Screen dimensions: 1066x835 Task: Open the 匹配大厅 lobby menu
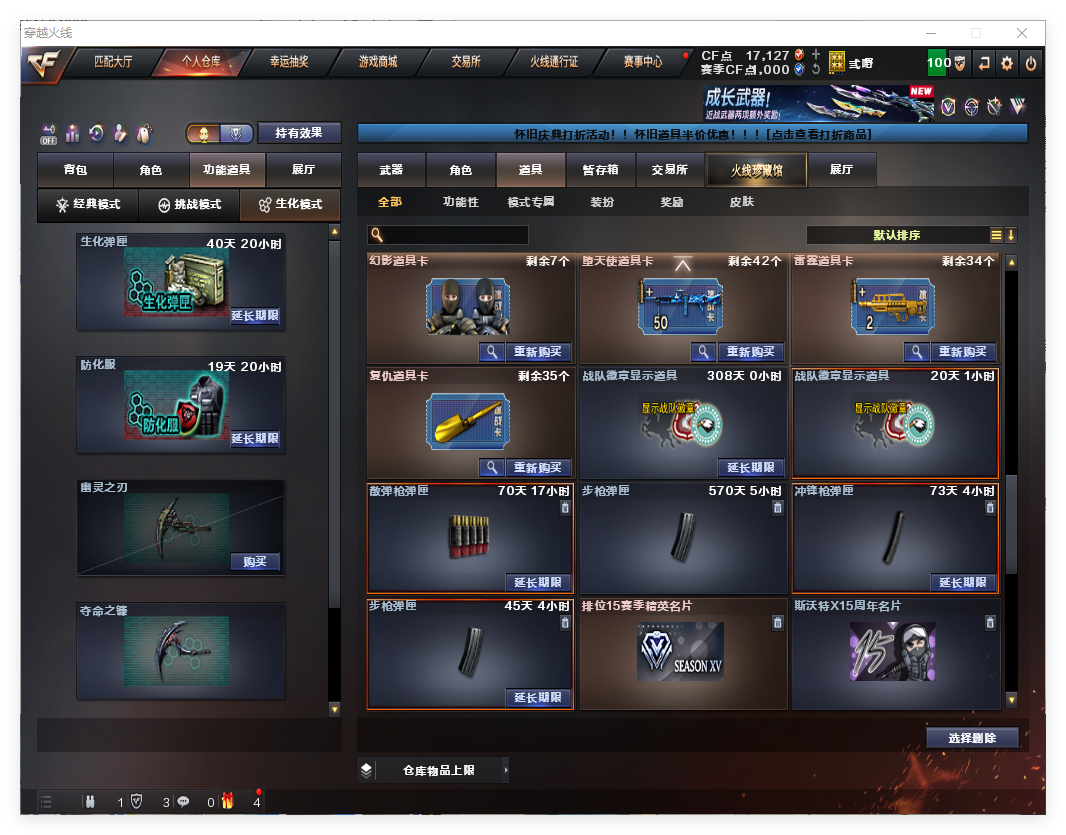click(x=113, y=62)
